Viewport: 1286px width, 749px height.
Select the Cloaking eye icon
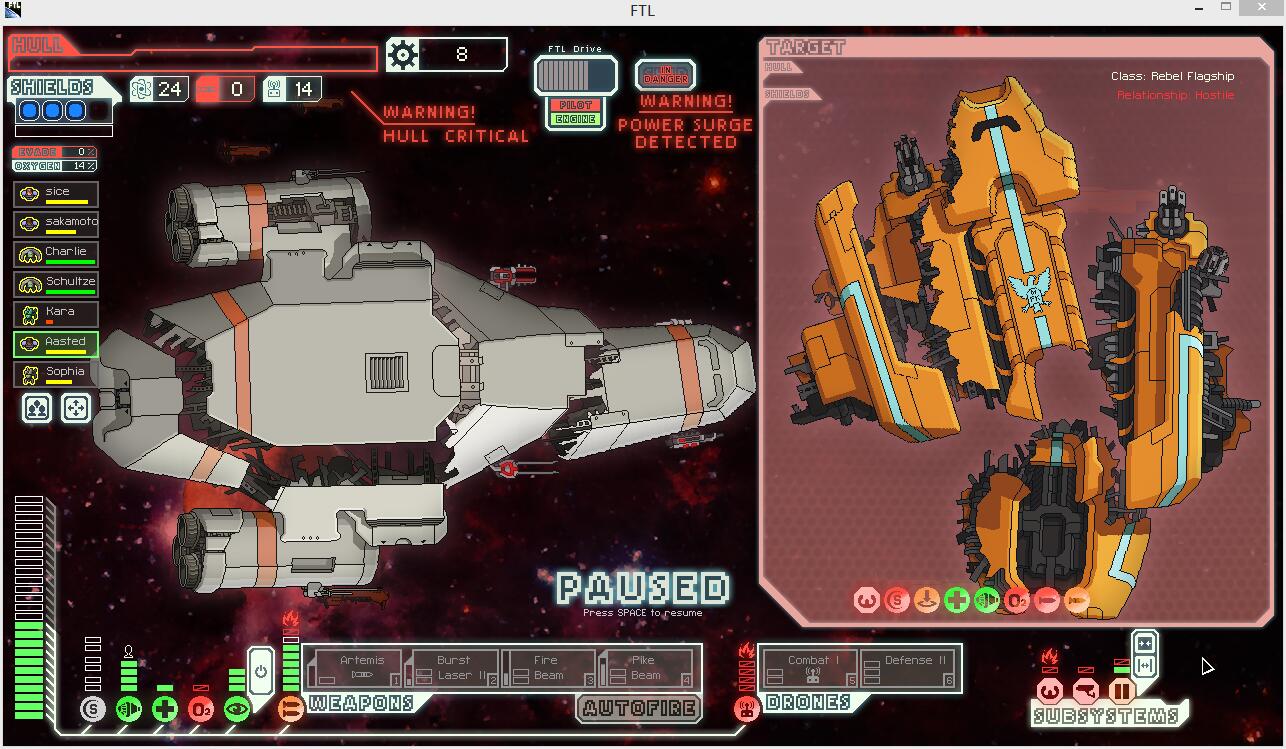(x=239, y=708)
